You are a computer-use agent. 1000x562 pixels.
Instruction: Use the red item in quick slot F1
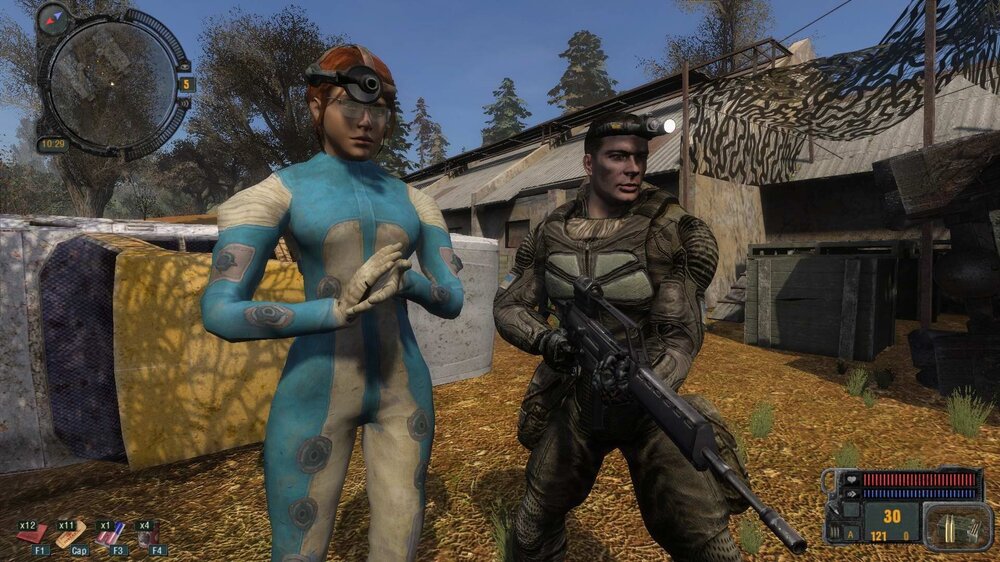(33, 534)
